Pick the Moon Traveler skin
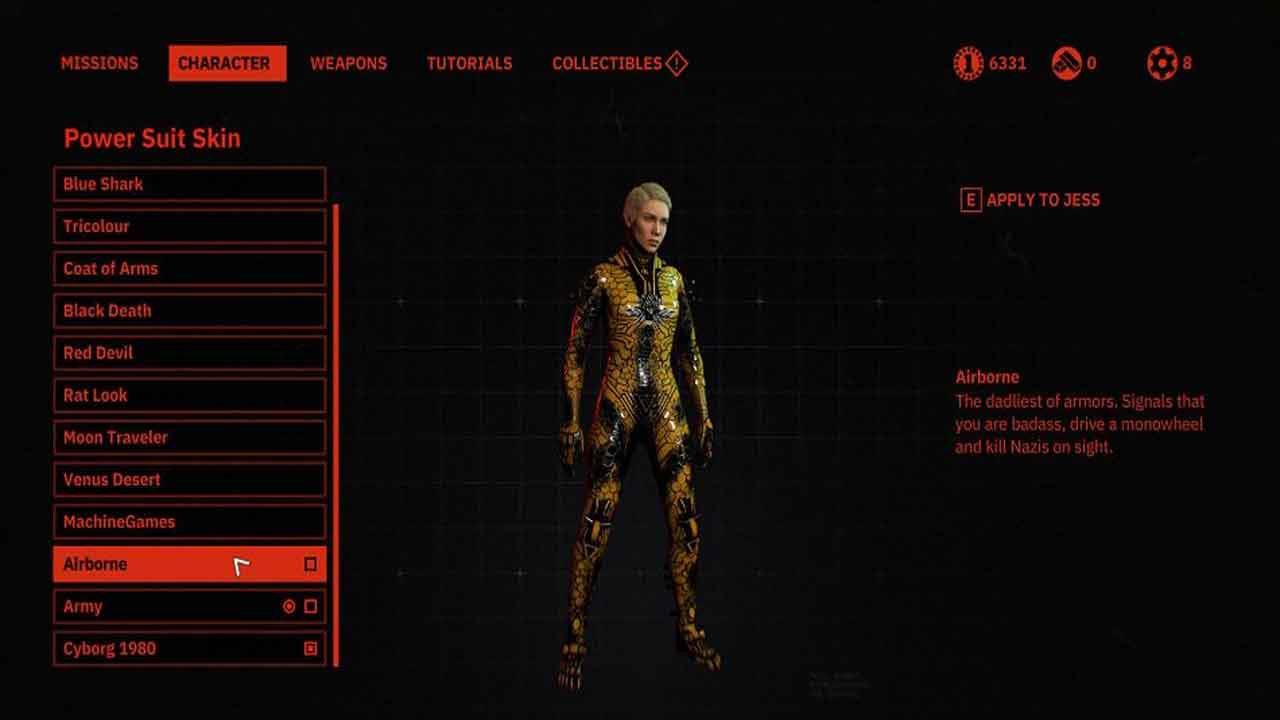The image size is (1280, 720). [x=189, y=437]
